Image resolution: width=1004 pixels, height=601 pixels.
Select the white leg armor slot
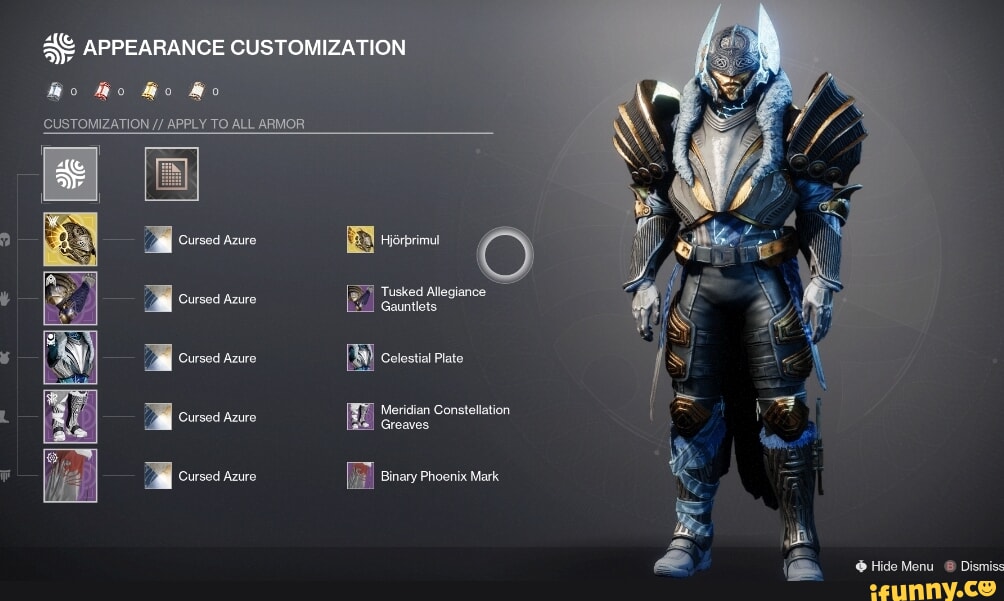[70, 416]
